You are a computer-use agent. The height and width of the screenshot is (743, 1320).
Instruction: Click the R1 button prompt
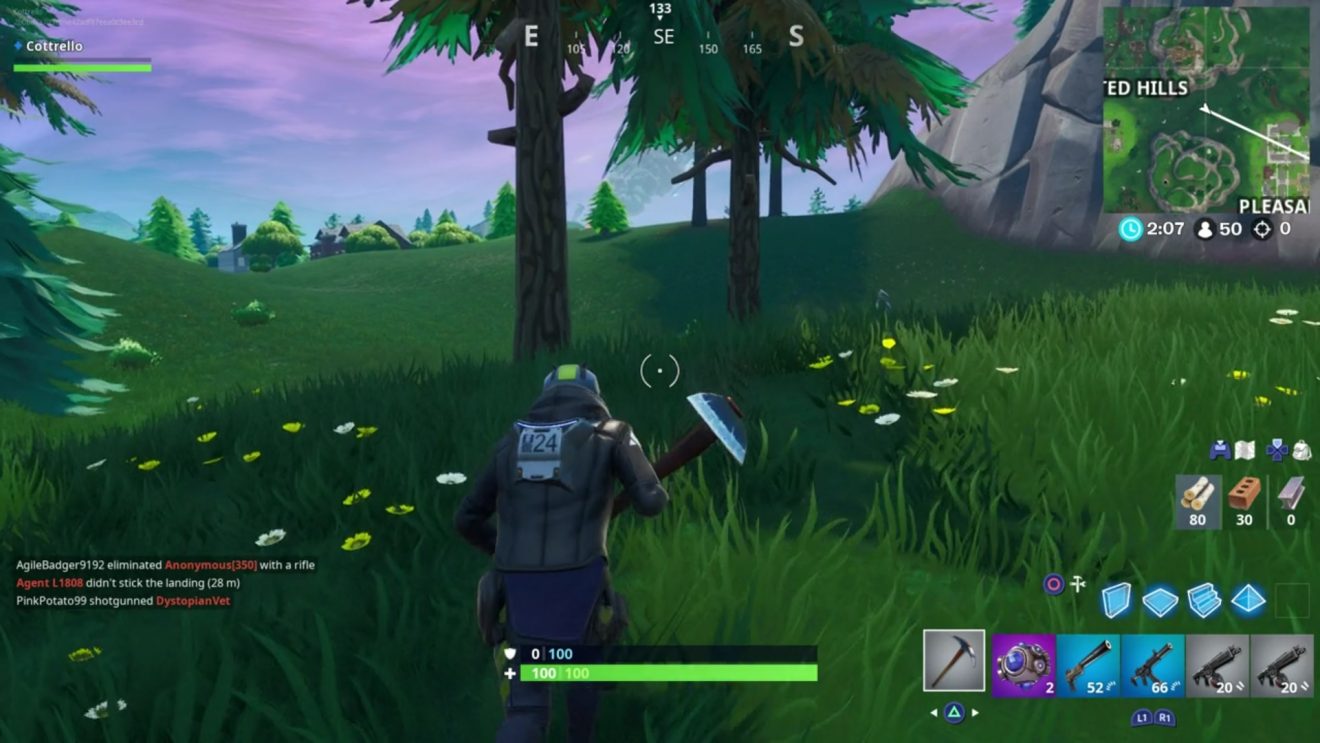click(x=1165, y=716)
